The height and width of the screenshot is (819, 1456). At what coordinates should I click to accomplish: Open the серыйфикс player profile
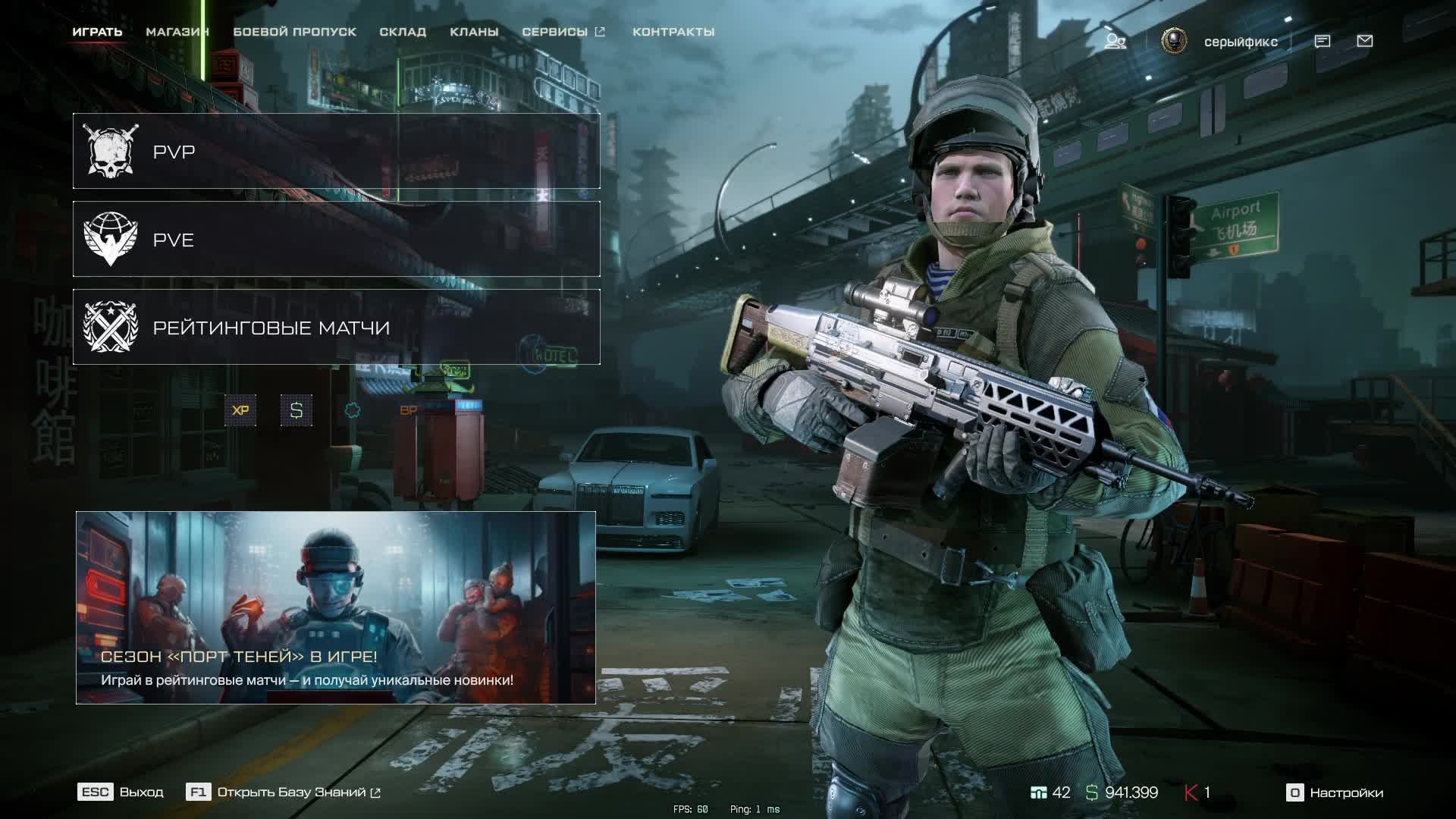1240,42
